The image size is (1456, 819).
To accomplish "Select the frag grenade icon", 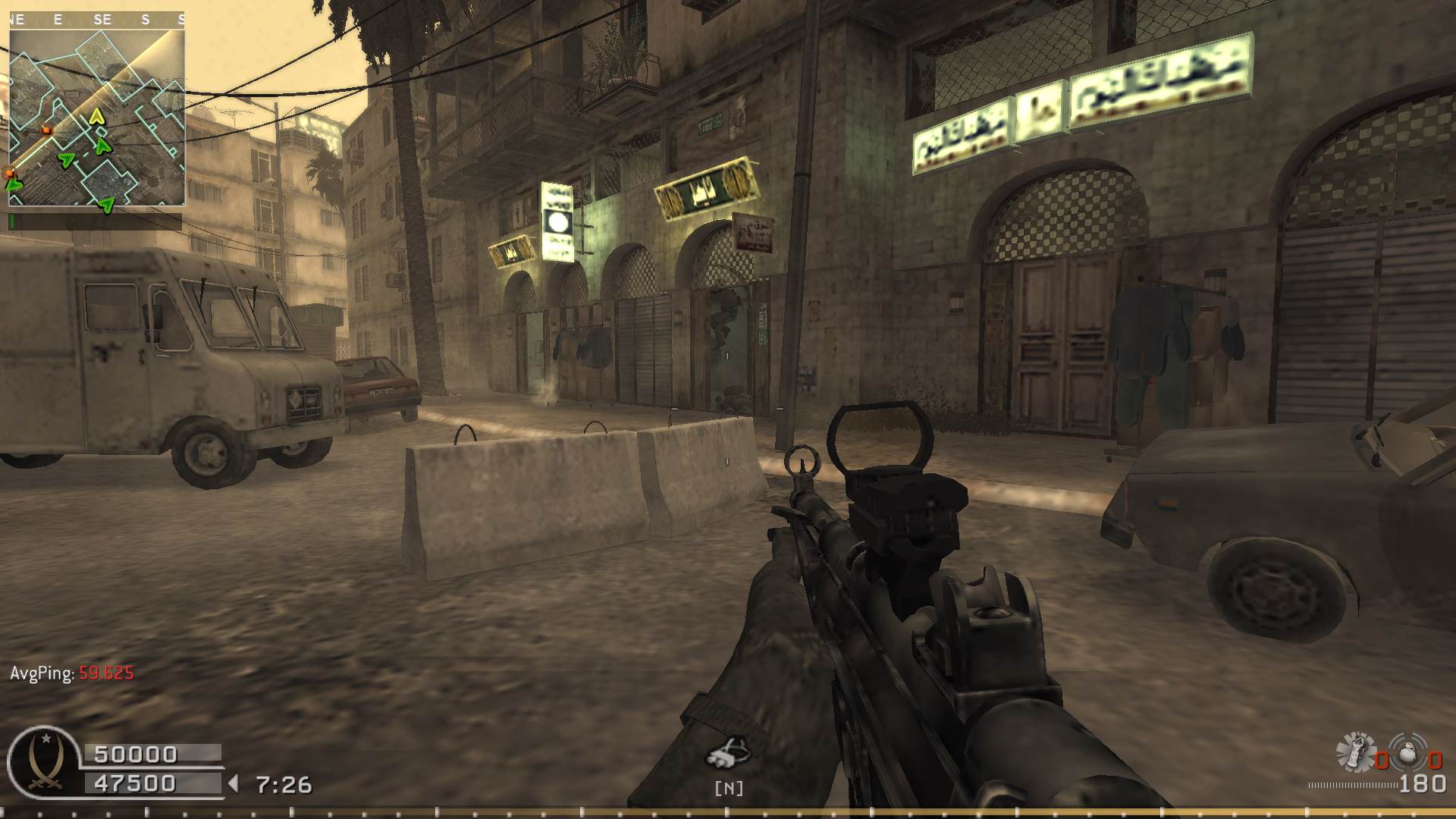I will [x=1408, y=753].
